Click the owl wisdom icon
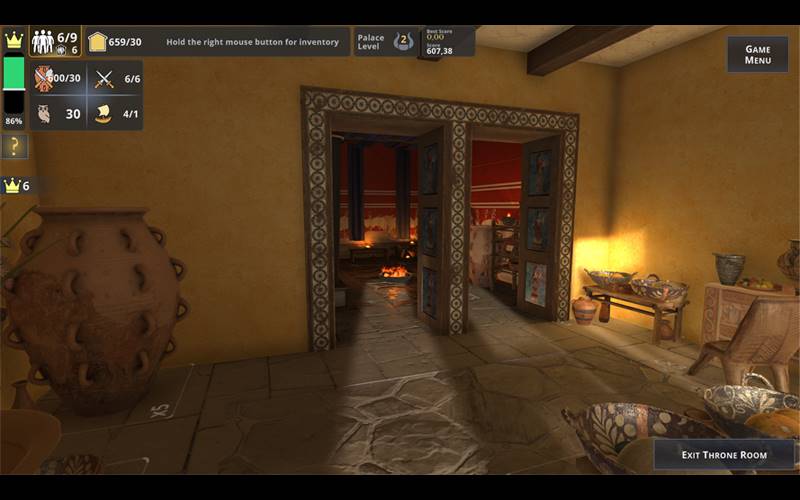The width and height of the screenshot is (800, 500). tap(44, 114)
